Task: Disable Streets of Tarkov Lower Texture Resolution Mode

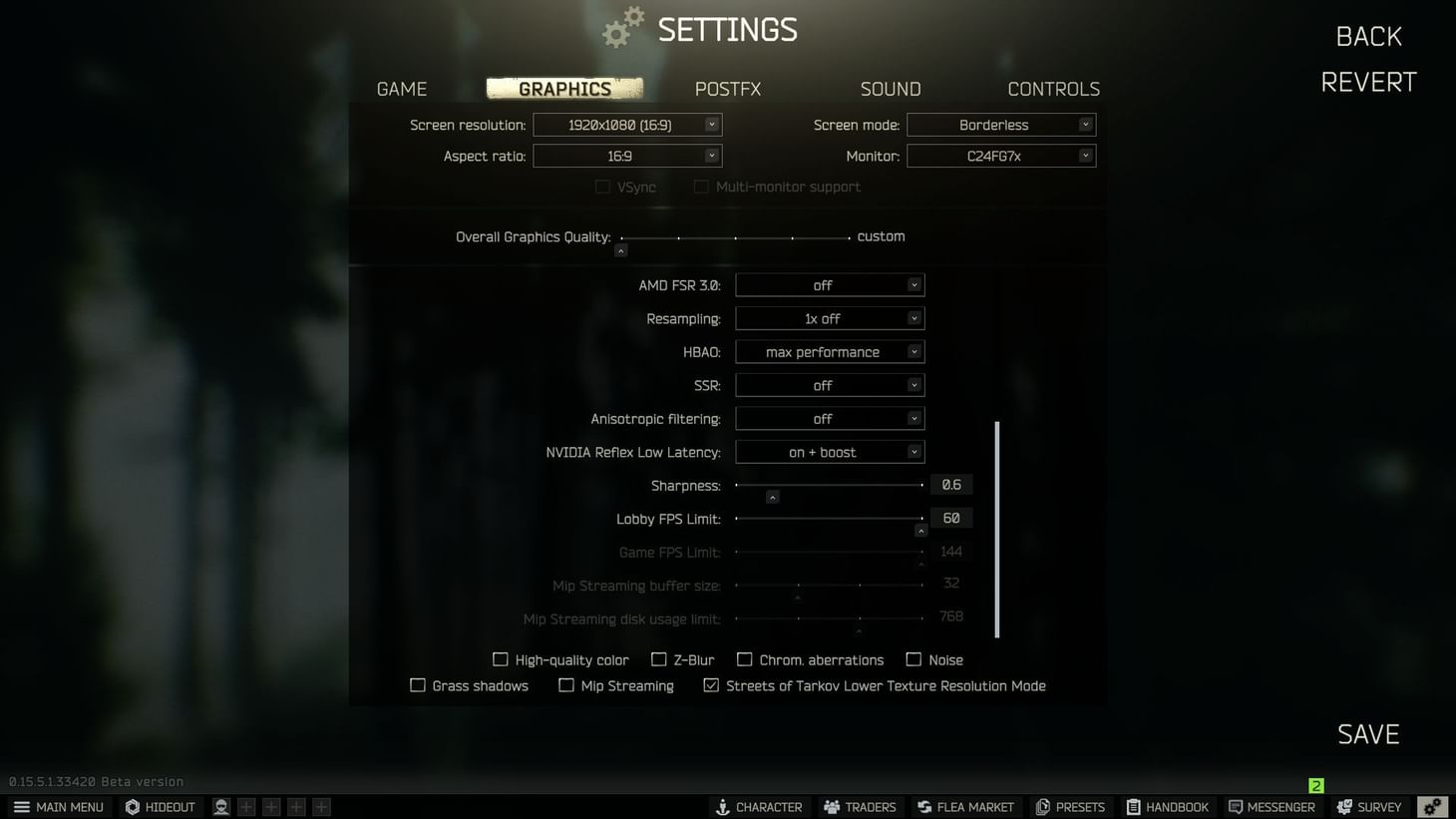Action: tap(710, 685)
